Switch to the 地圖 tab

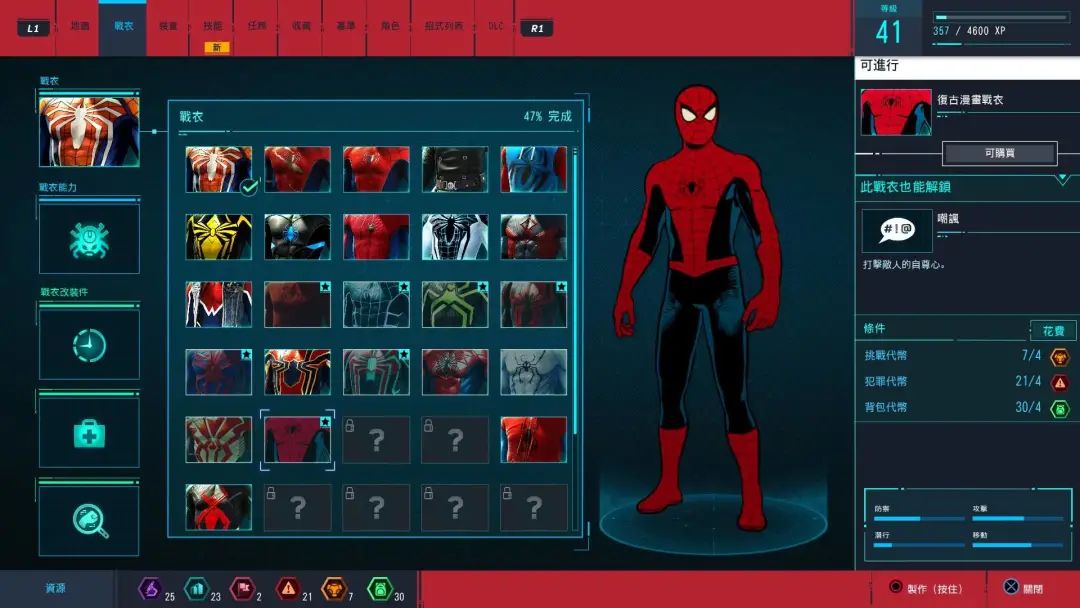pos(79,26)
